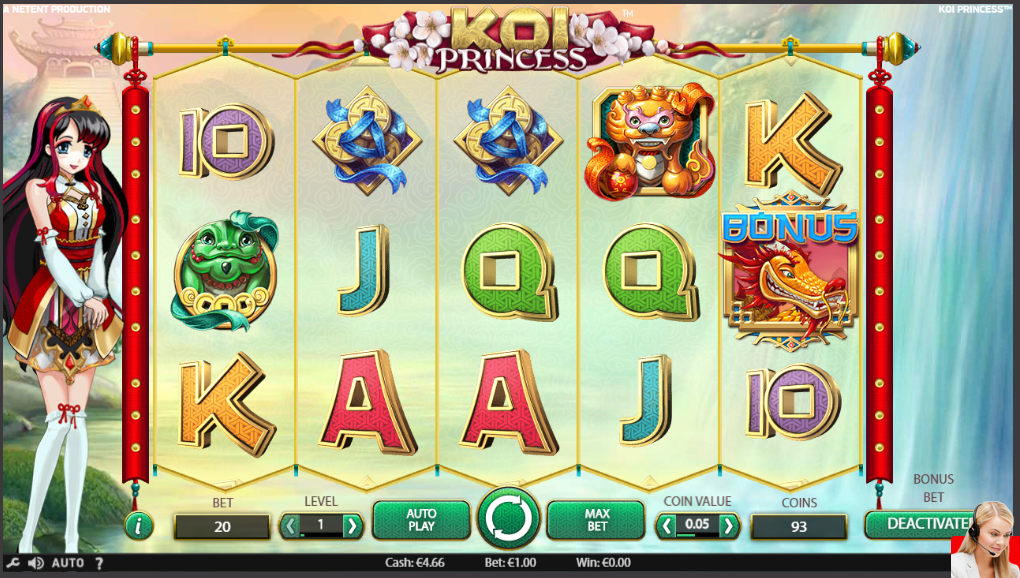Viewport: 1020px width, 578px height.
Task: Spin the reels with the round green button
Action: click(508, 520)
